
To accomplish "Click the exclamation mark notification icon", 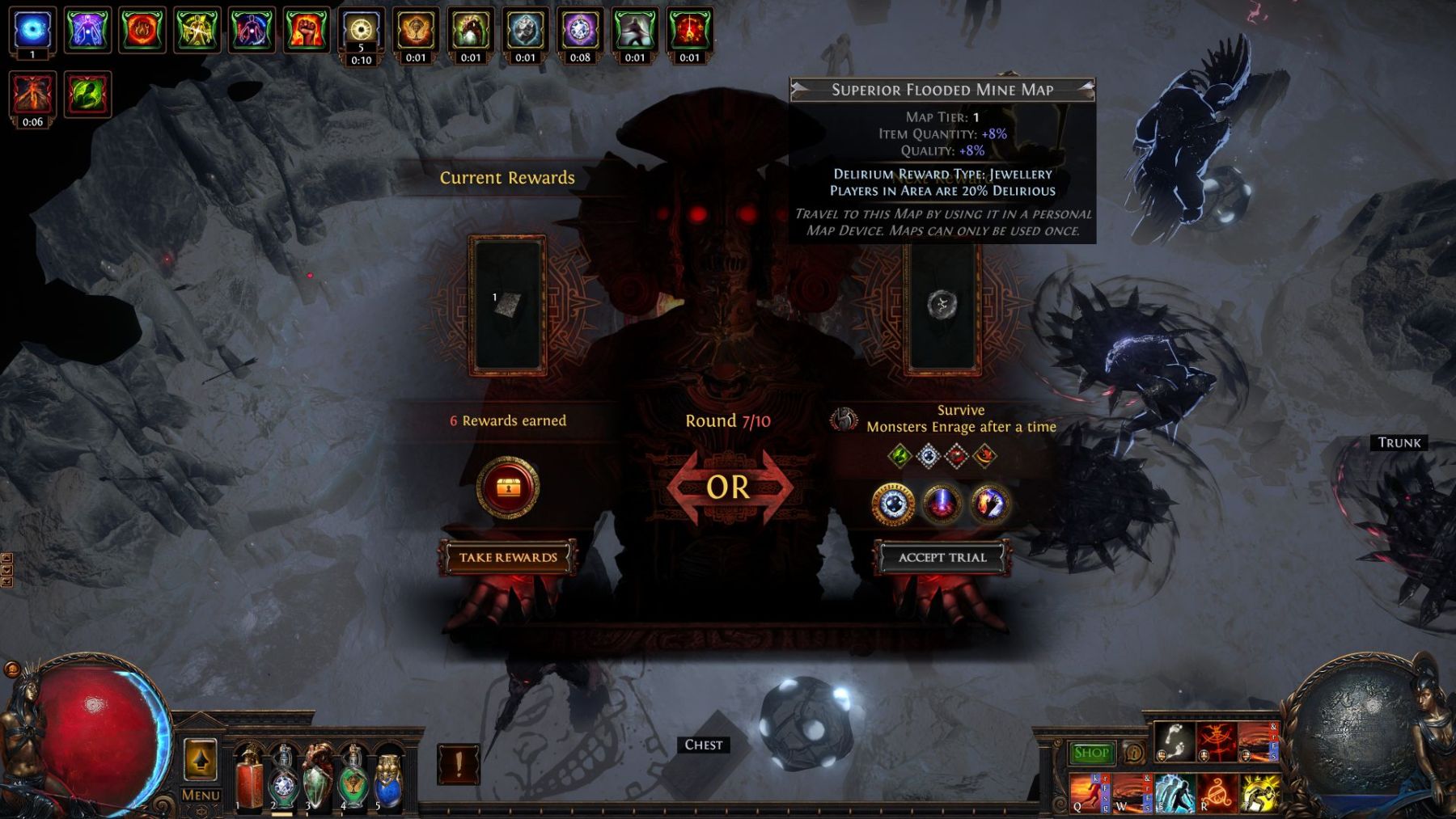I will click(459, 764).
